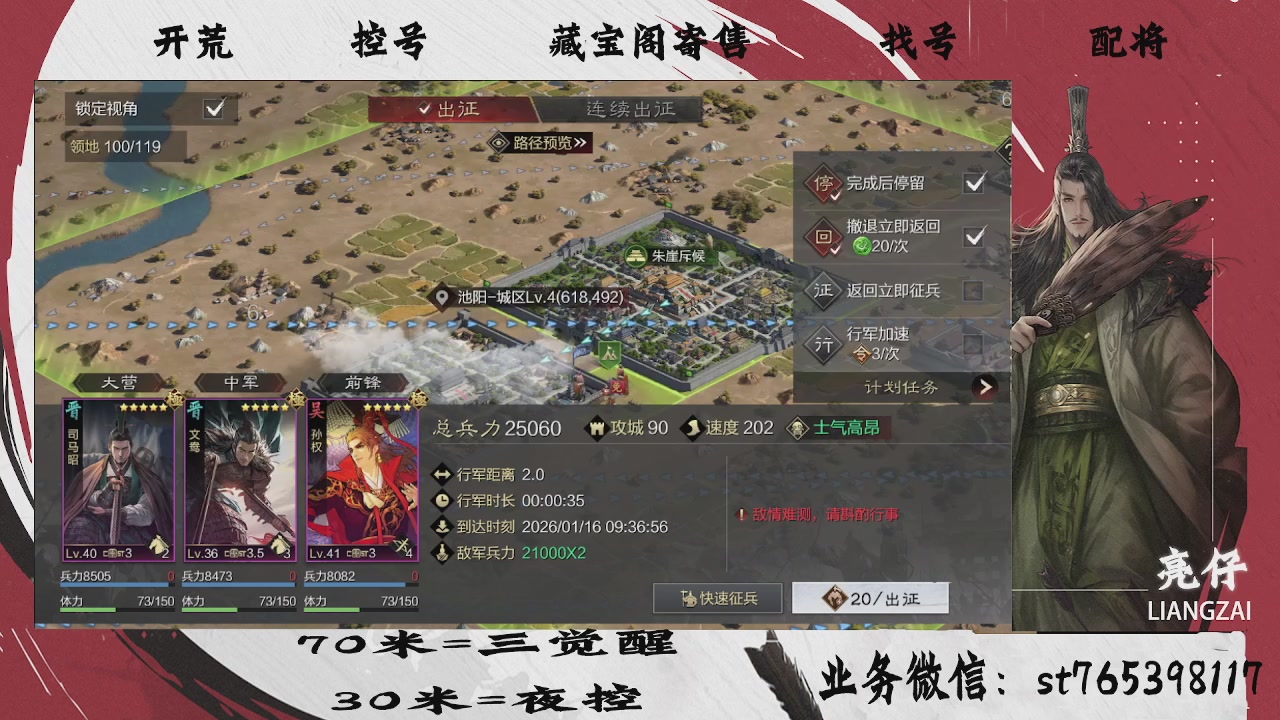Click the 行 march-speedup icon
This screenshot has height=720, width=1280.
(x=825, y=343)
